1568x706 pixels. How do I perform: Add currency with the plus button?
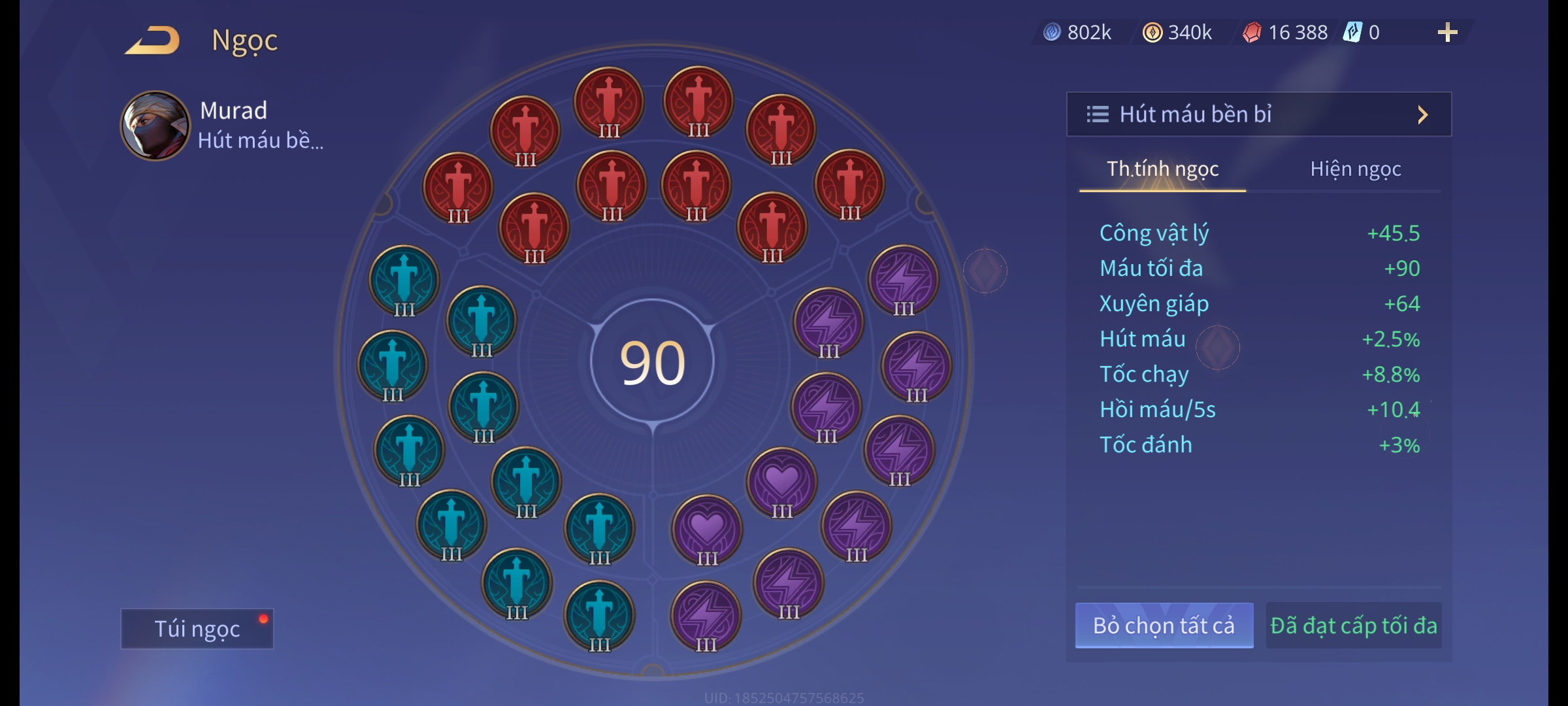tap(1447, 33)
